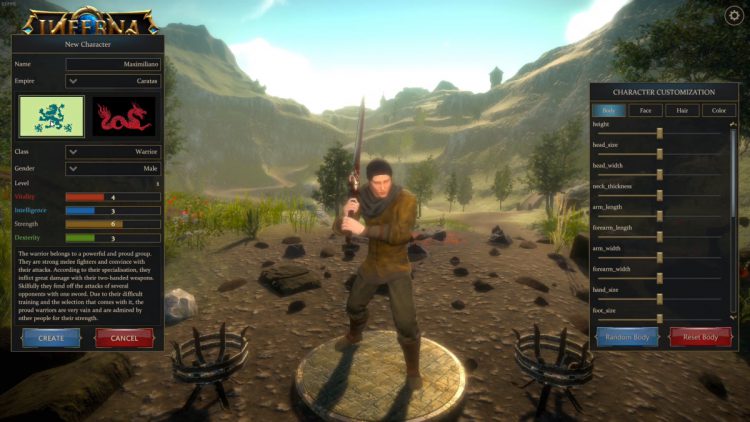Edit the character Name field

click(113, 64)
